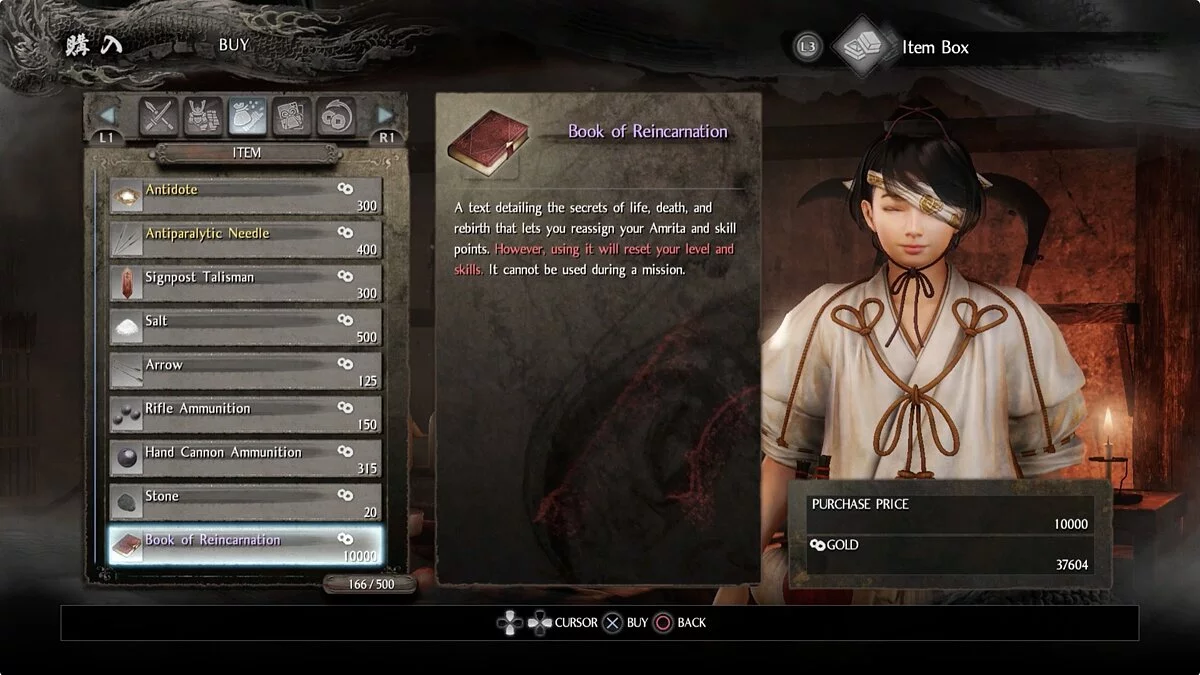Open the samurai armor category tab
The width and height of the screenshot is (1200, 675).
click(203, 117)
